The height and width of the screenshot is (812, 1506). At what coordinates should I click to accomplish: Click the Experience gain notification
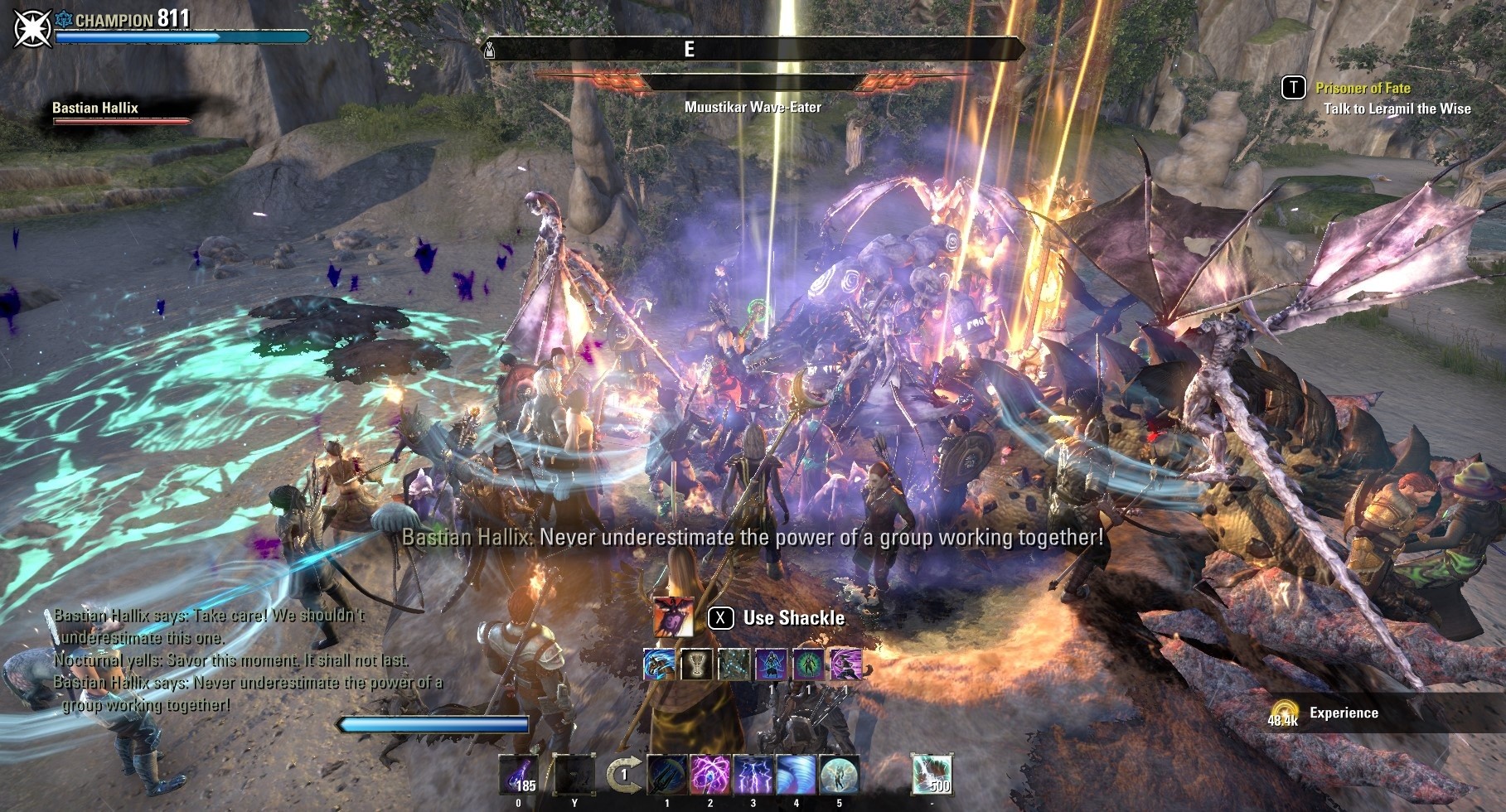pos(1343,713)
